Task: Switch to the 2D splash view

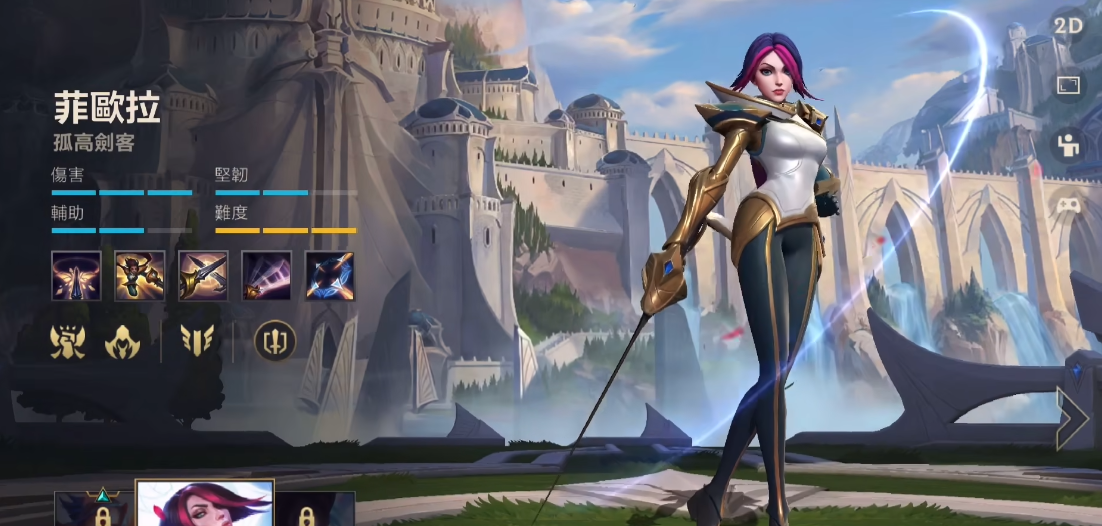Action: pyautogui.click(x=1068, y=27)
